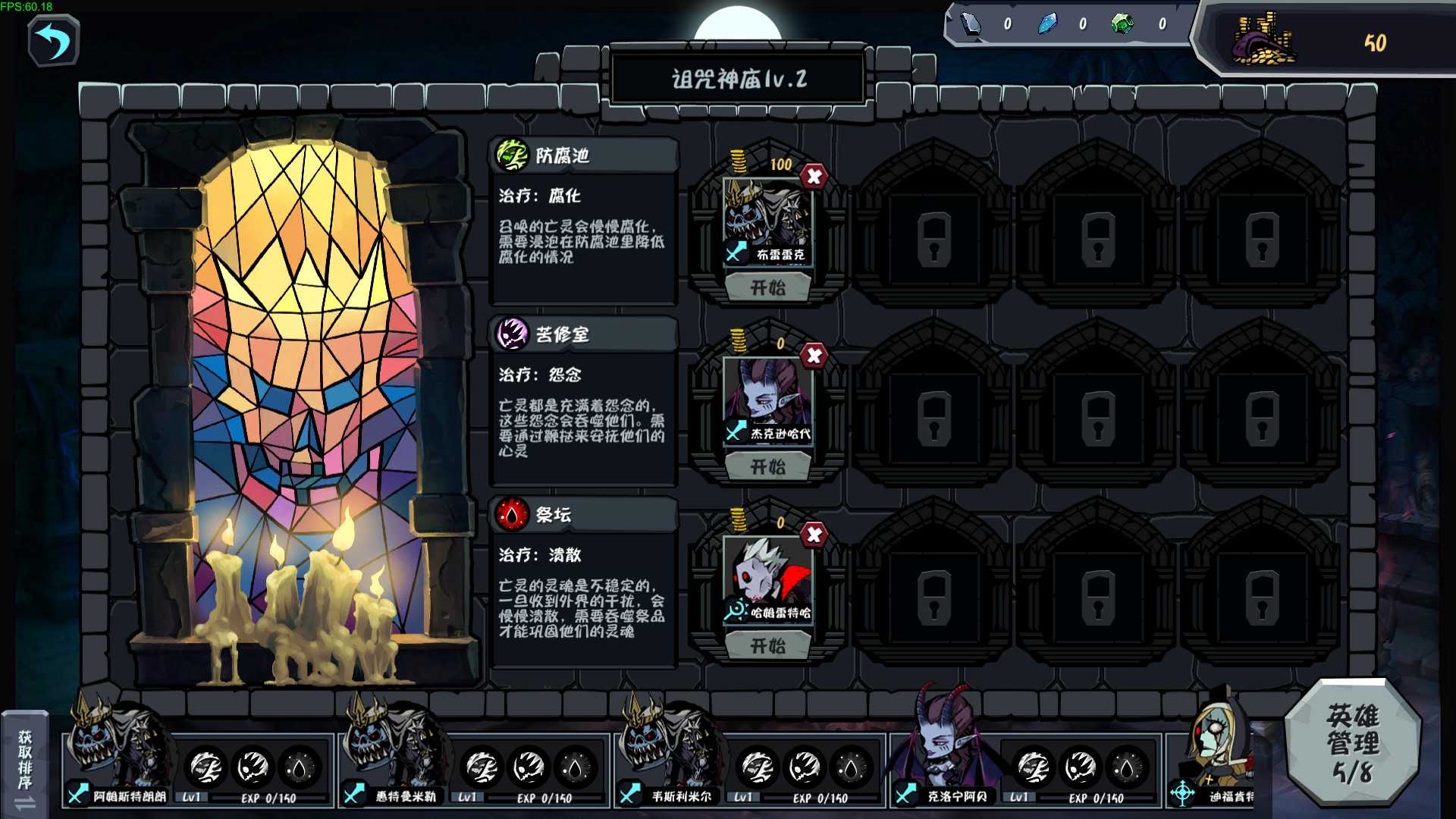Image resolution: width=1456 pixels, height=819 pixels.
Task: Select the 防腐池 green skull icon
Action: pos(513,154)
